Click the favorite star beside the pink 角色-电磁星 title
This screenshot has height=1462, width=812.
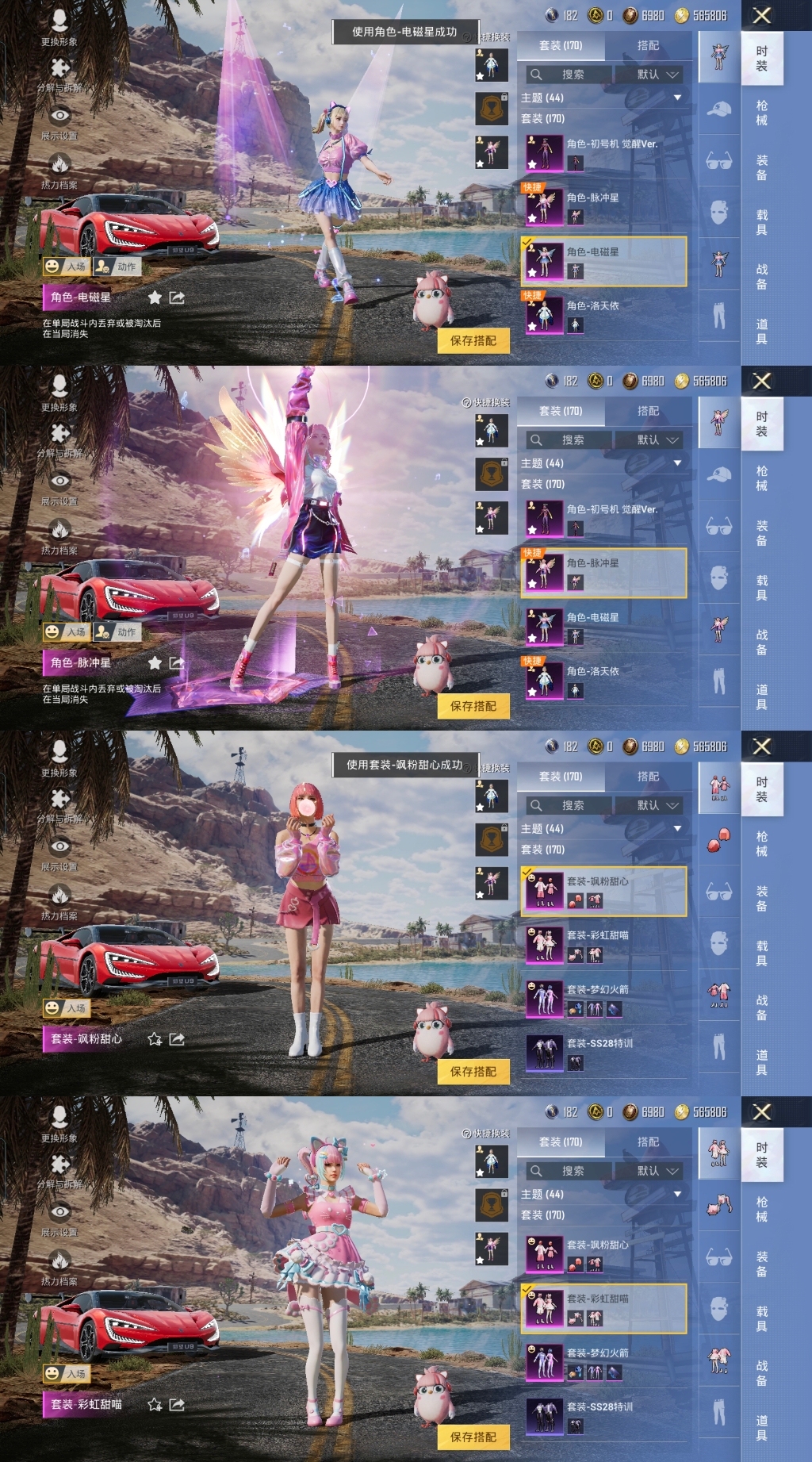point(155,297)
